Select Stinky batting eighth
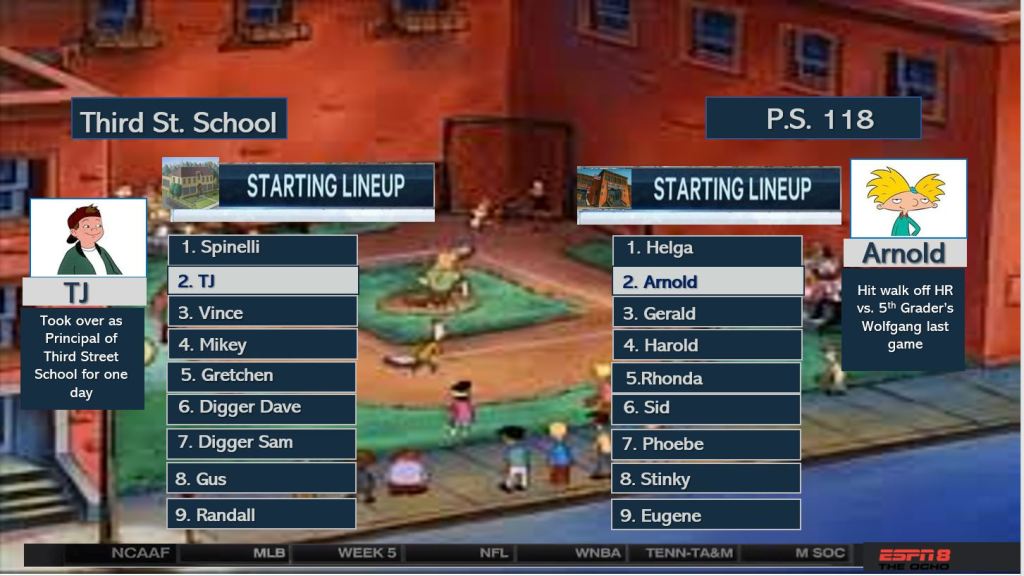1024x576 pixels. [x=707, y=479]
